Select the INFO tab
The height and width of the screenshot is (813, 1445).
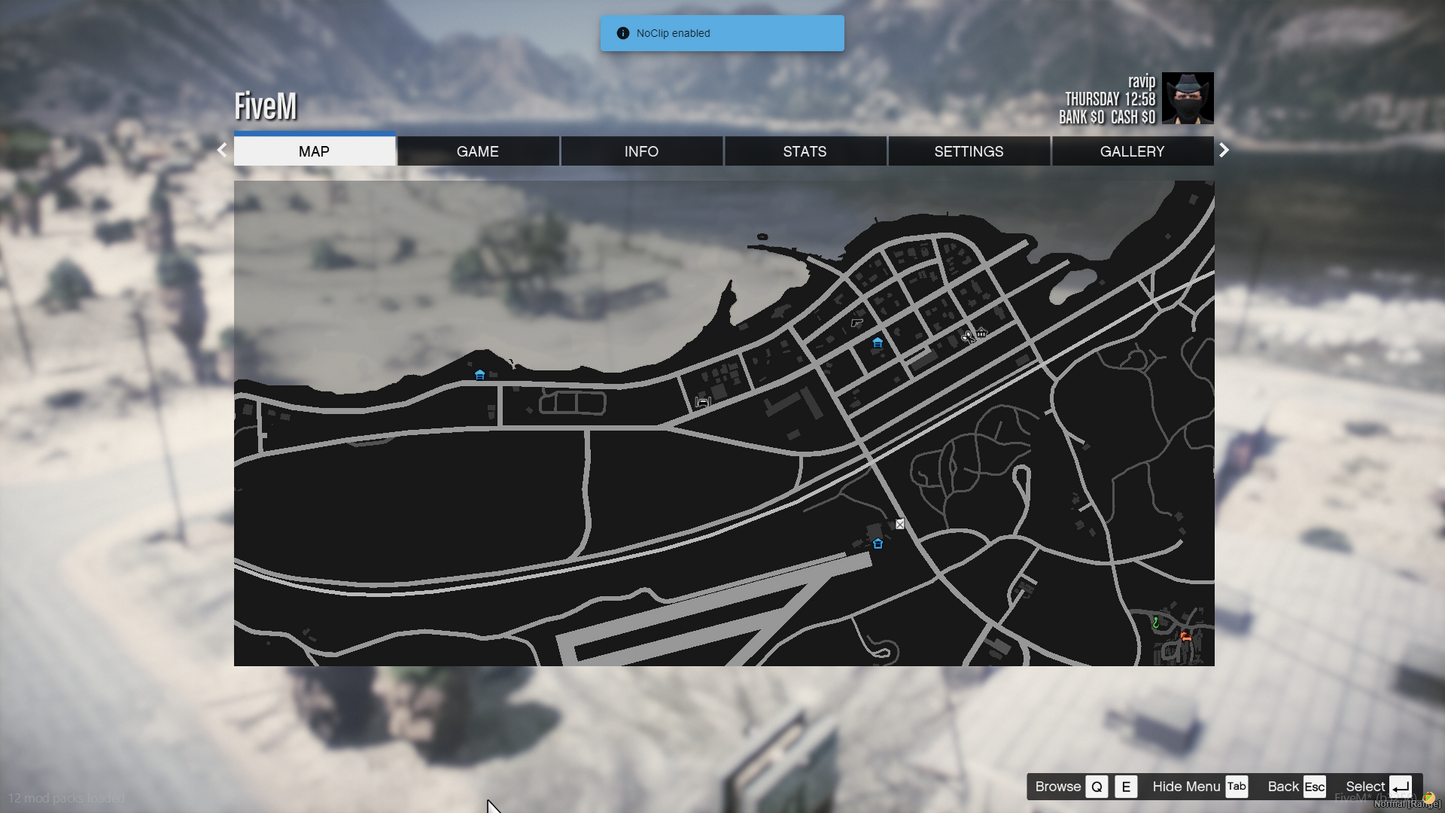click(641, 151)
